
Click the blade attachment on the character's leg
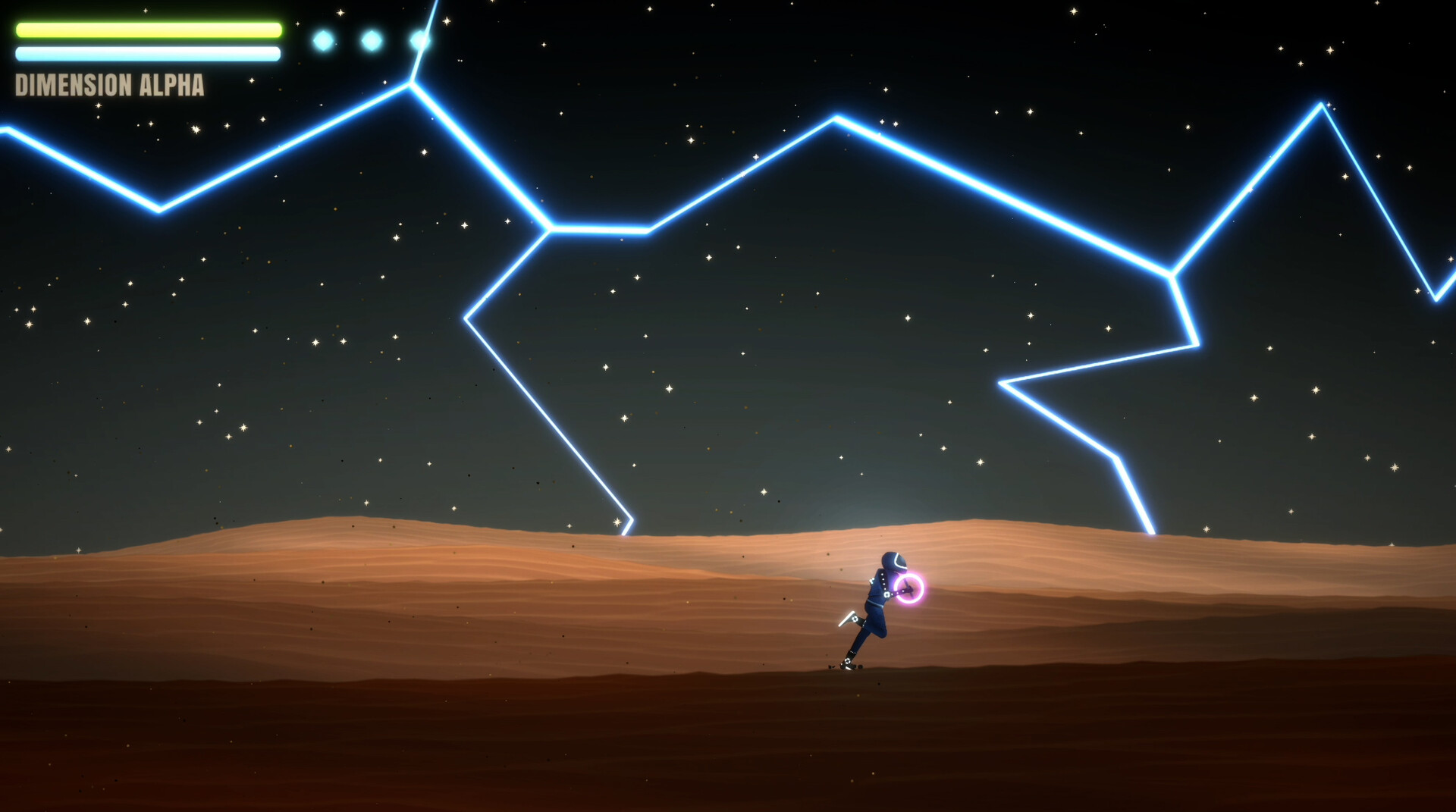(849, 616)
